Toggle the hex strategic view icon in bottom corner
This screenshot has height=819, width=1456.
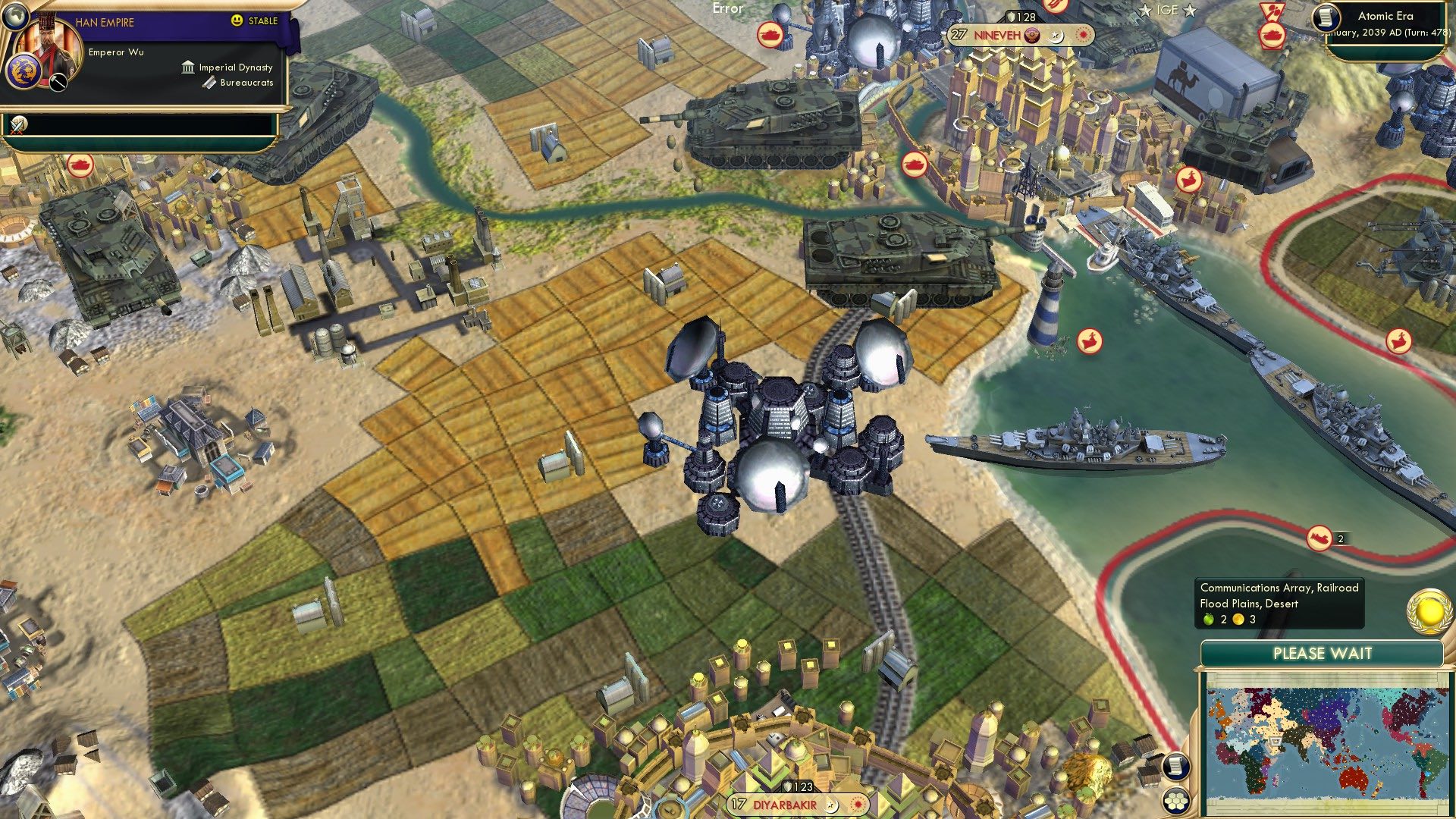[x=1176, y=802]
